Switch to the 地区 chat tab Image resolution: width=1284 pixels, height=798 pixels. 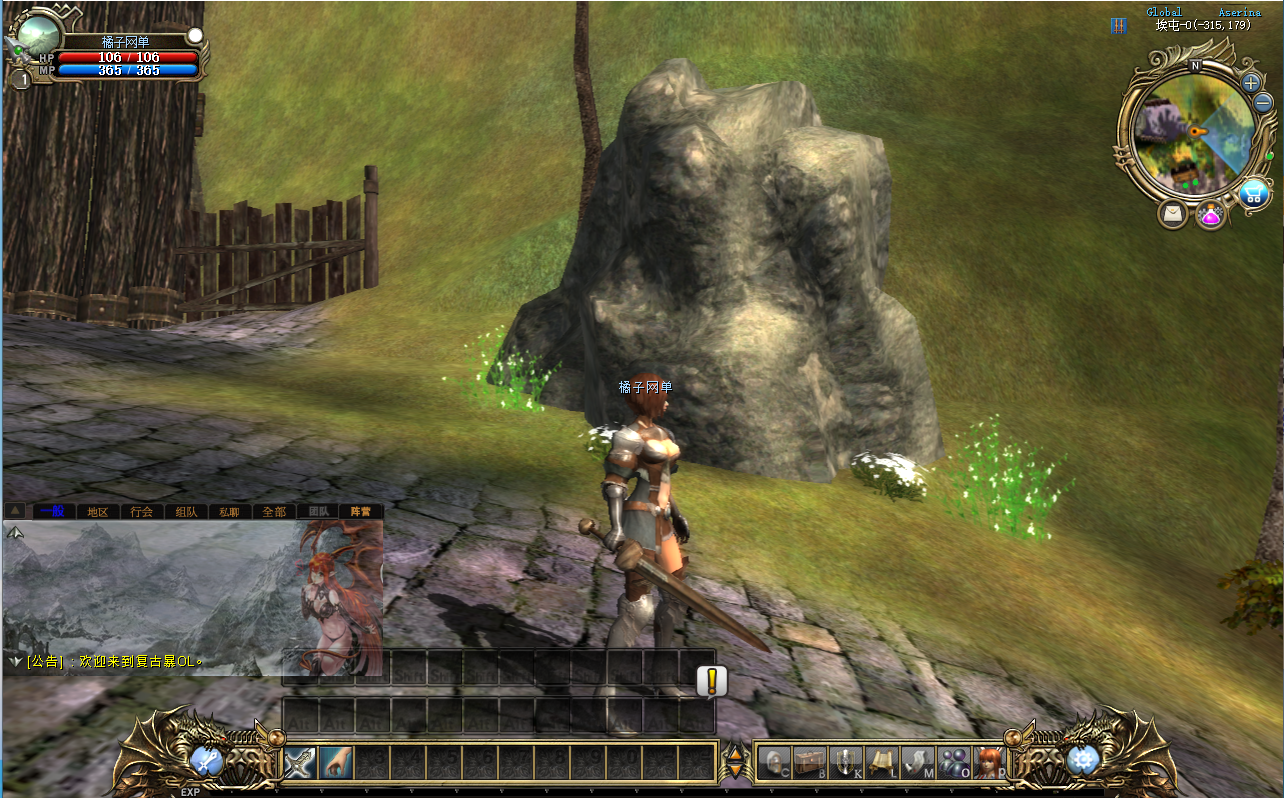click(x=97, y=511)
